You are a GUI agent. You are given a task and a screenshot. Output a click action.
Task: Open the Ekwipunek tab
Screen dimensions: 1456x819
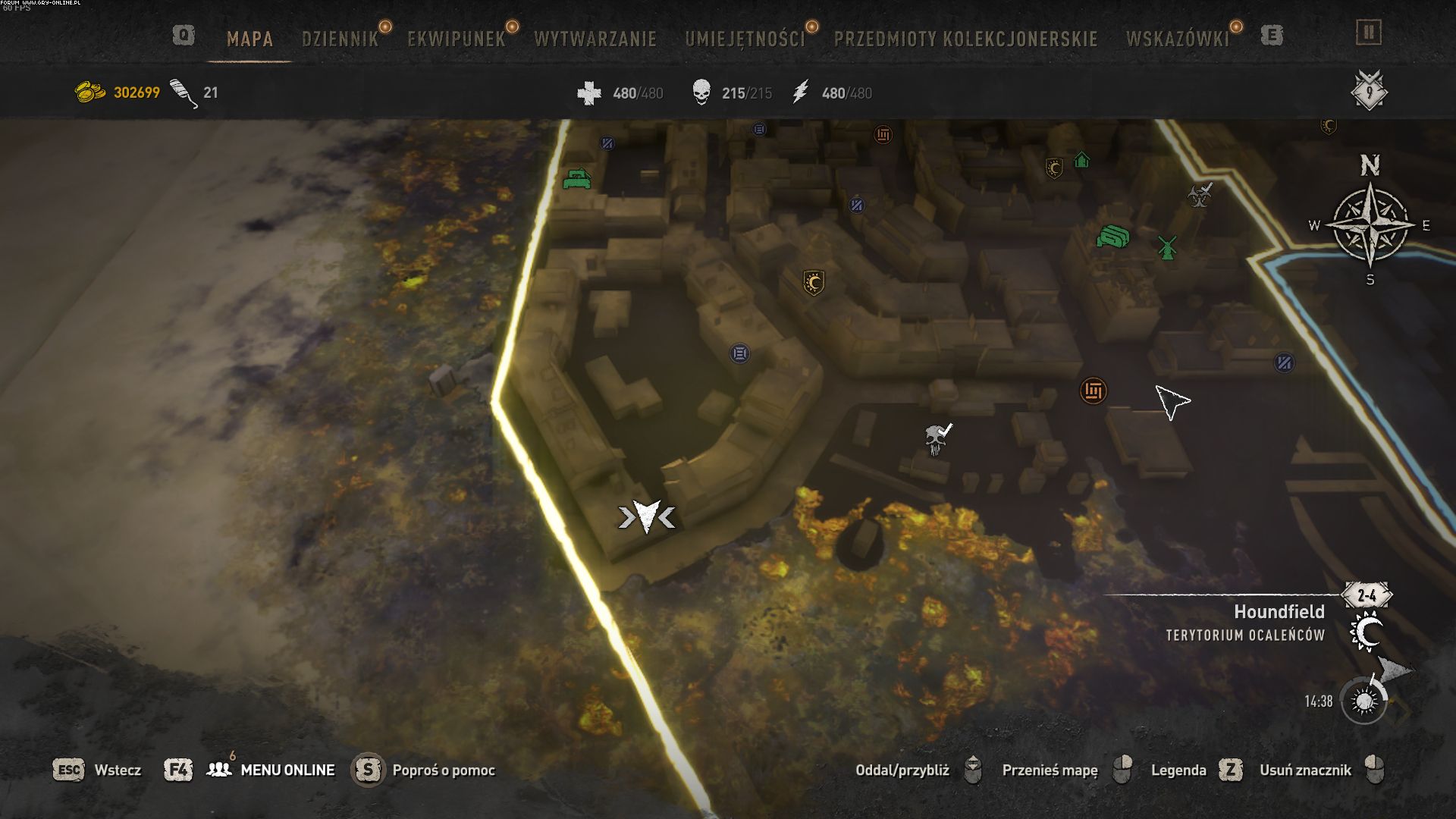pos(456,39)
